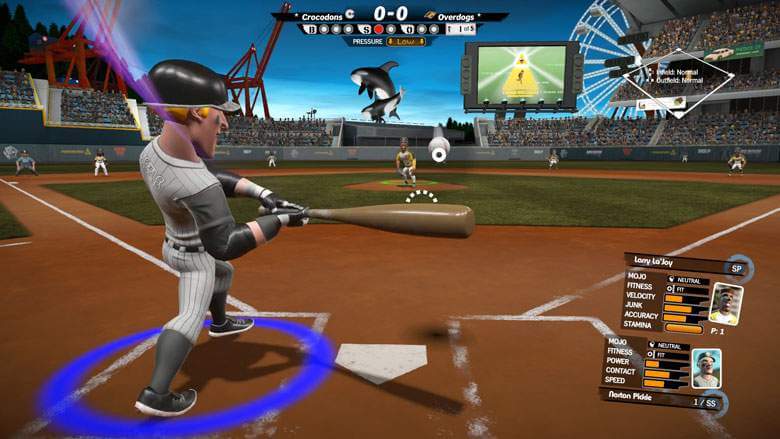Select the Crocodons team logo
780x439 pixels.
point(351,16)
